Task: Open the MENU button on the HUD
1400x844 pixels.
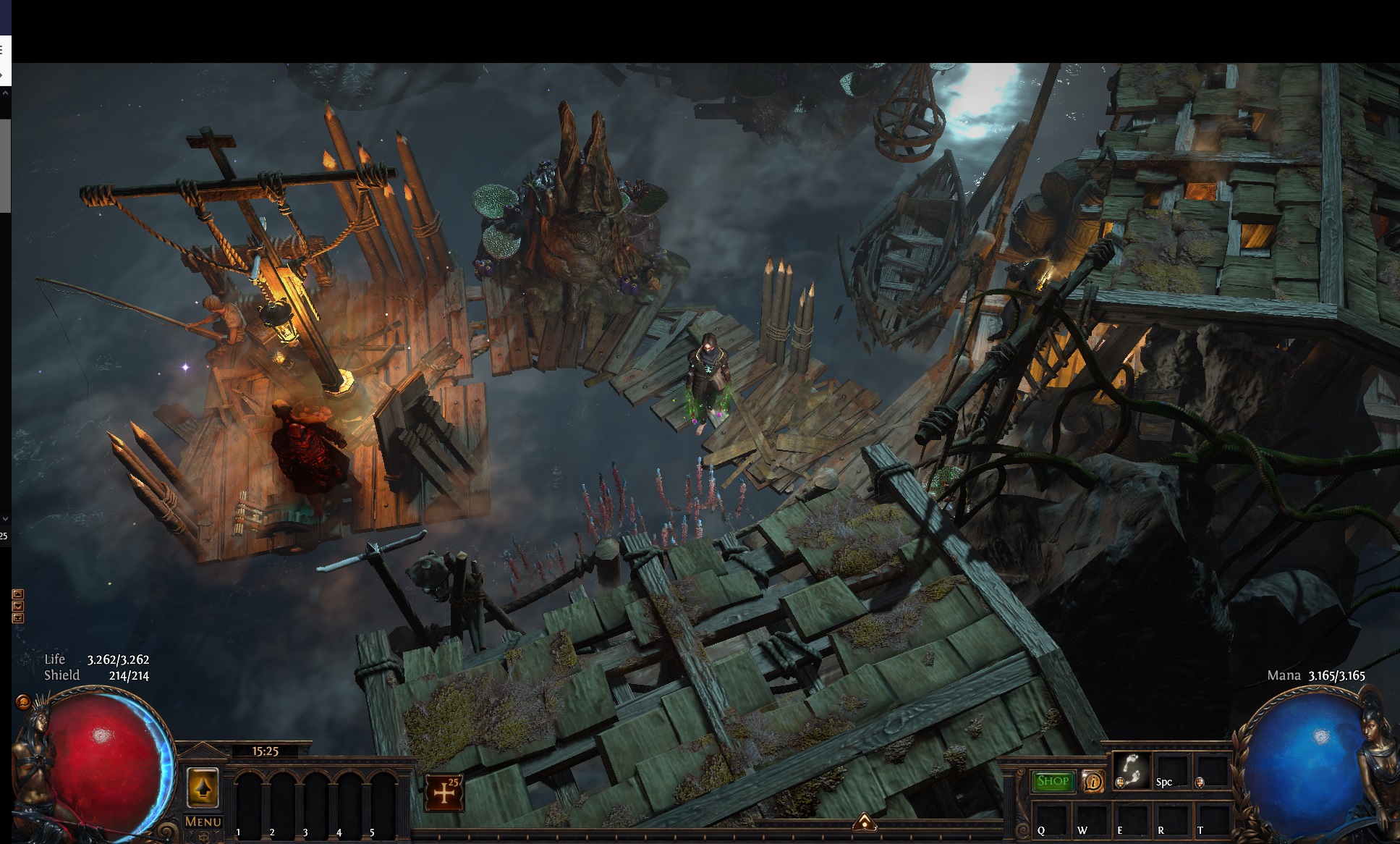Action: tap(203, 822)
